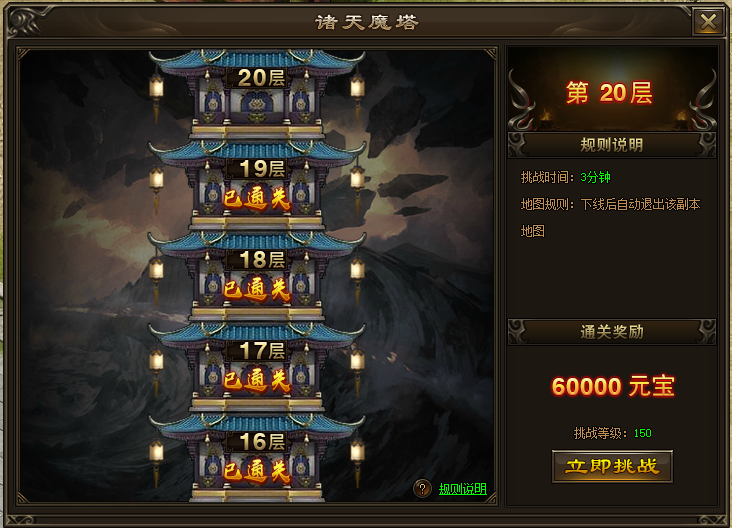The image size is (732, 528).
Task: Click the question mark help icon
Action: [423, 489]
